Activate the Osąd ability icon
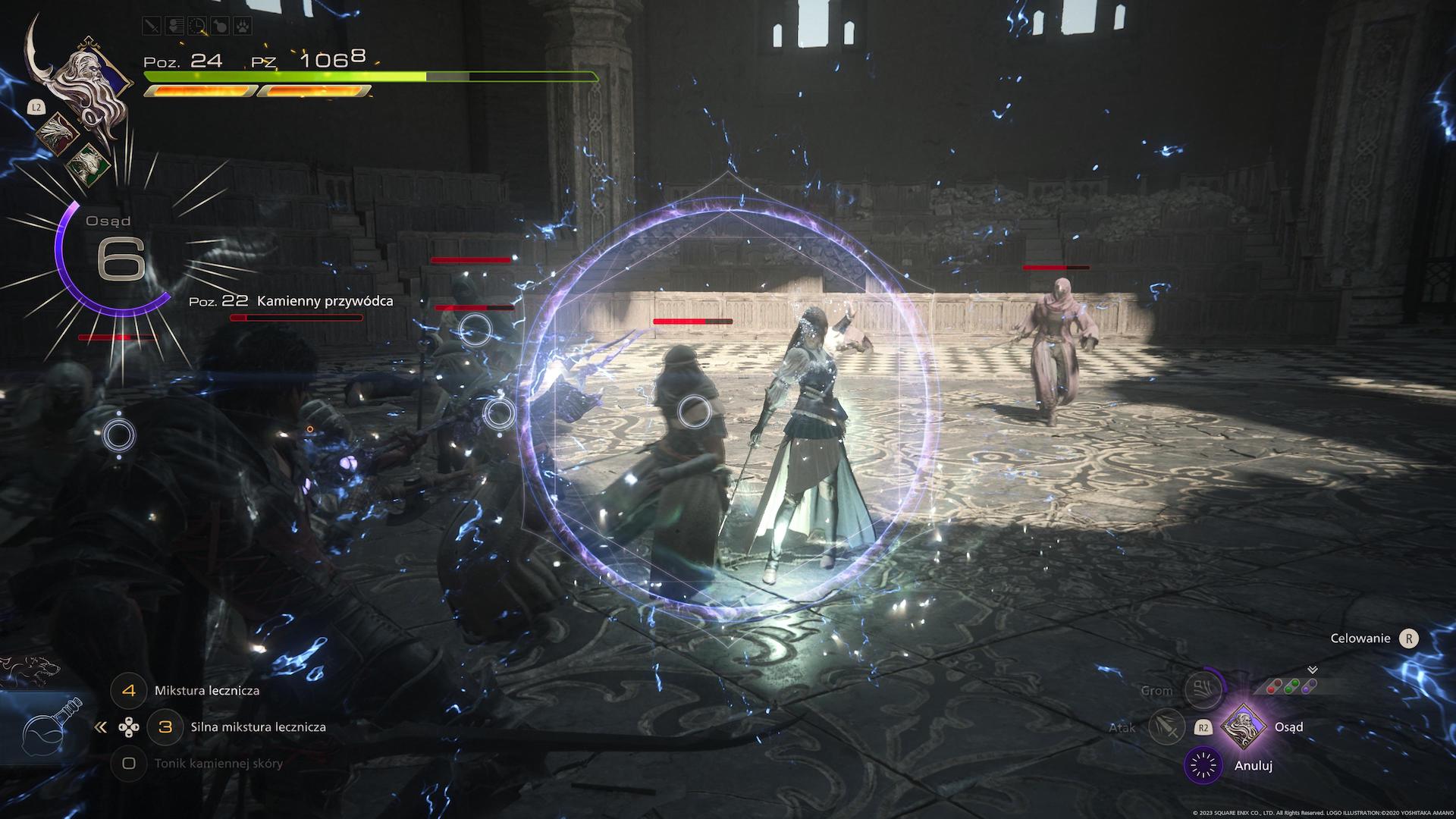This screenshot has width=1456, height=819. 1244,727
